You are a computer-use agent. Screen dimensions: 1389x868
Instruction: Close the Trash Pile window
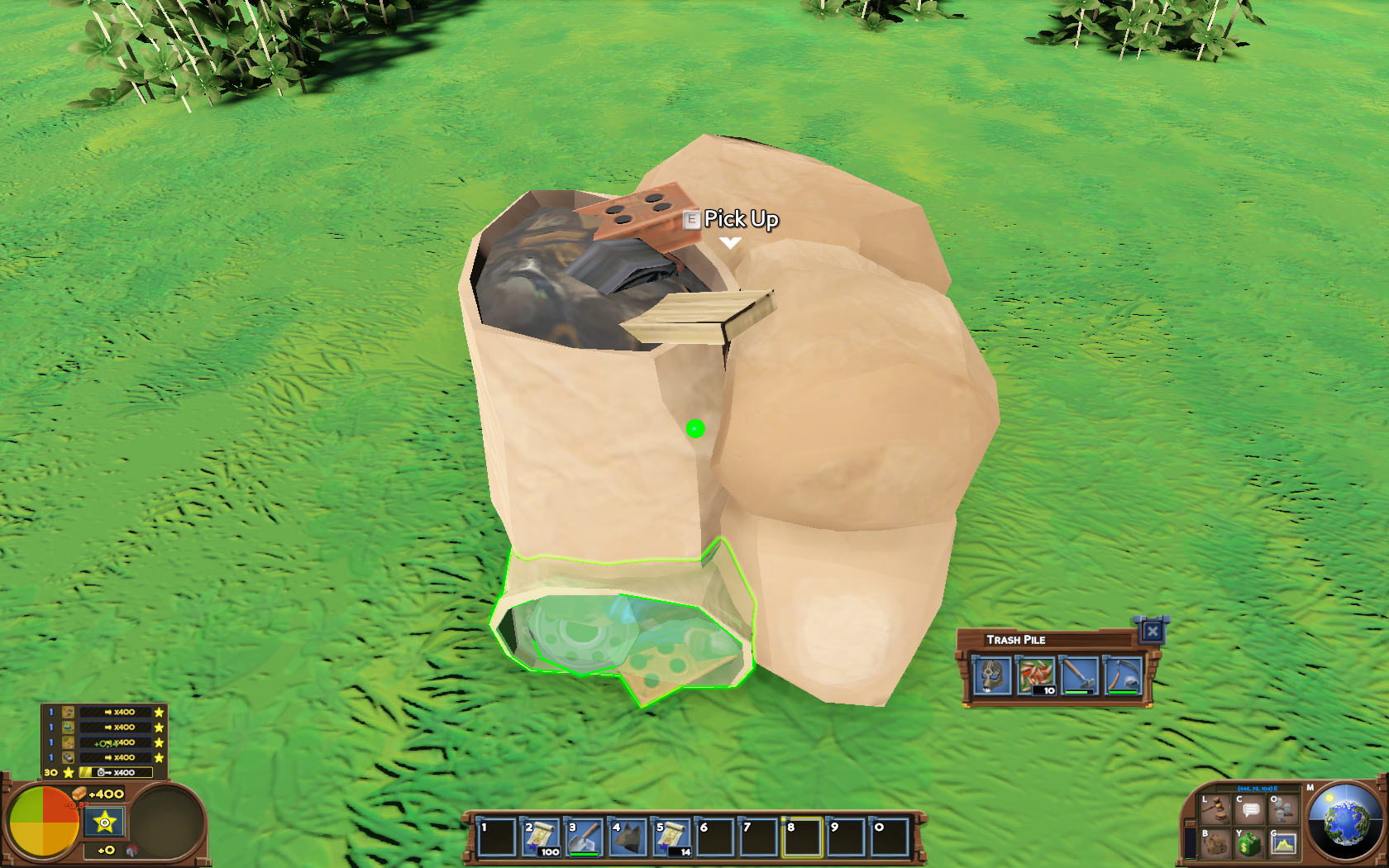coord(1152,632)
